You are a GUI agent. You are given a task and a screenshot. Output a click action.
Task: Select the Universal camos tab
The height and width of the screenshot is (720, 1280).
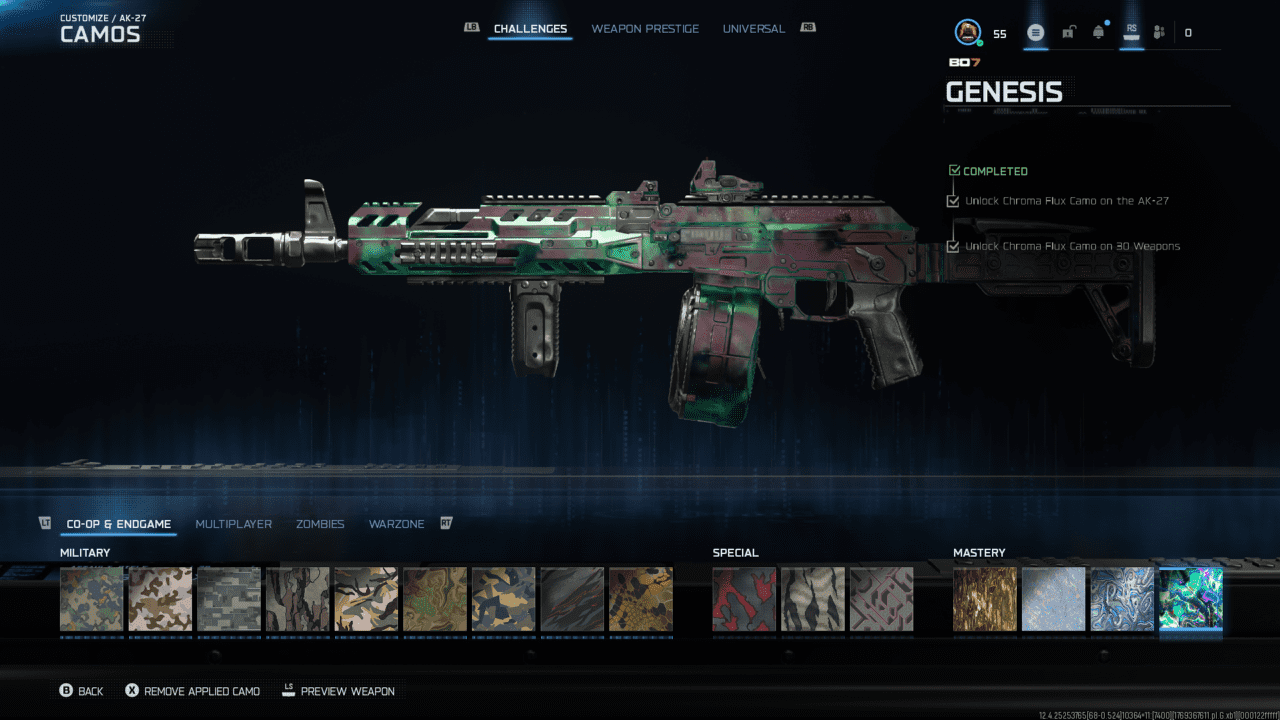coord(753,29)
